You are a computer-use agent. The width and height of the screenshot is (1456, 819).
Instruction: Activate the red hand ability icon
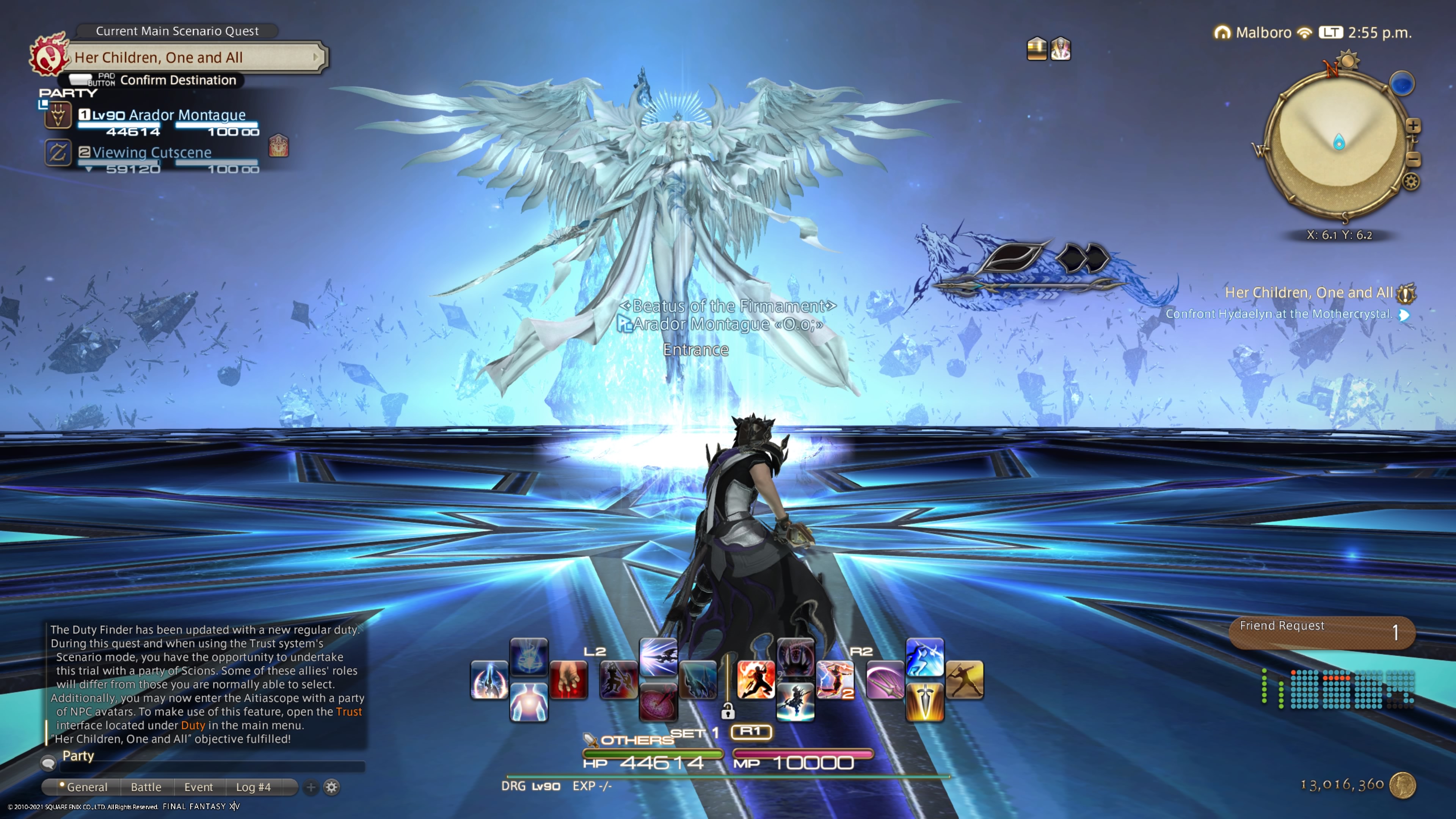coord(568,679)
